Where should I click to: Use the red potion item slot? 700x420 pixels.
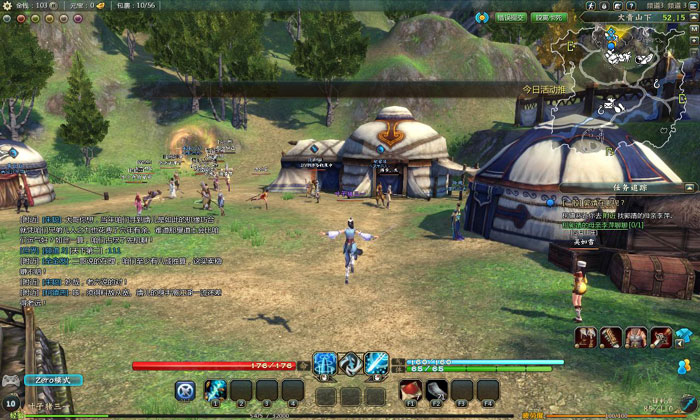(x=410, y=390)
